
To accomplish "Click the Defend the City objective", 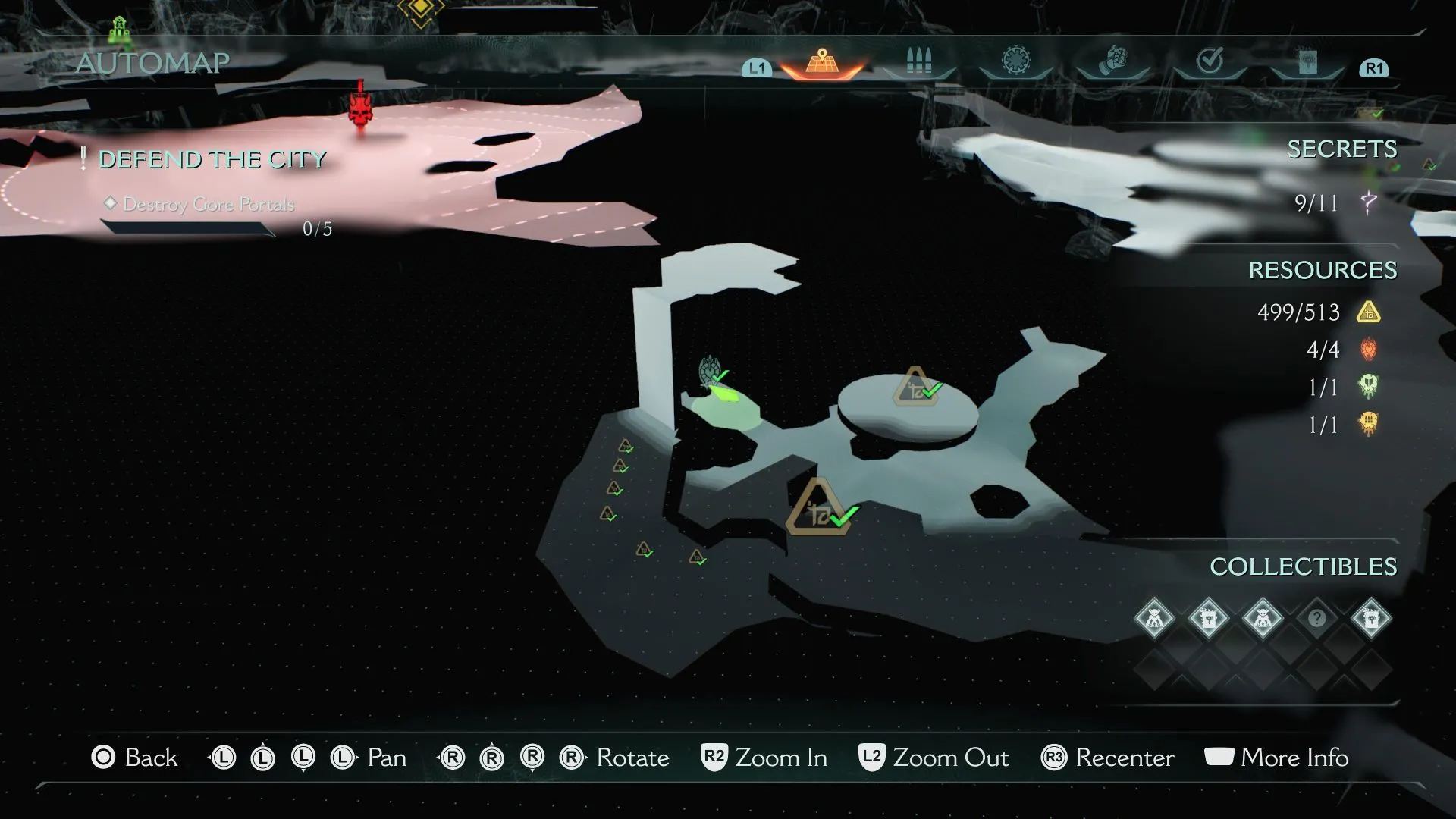I will [212, 160].
